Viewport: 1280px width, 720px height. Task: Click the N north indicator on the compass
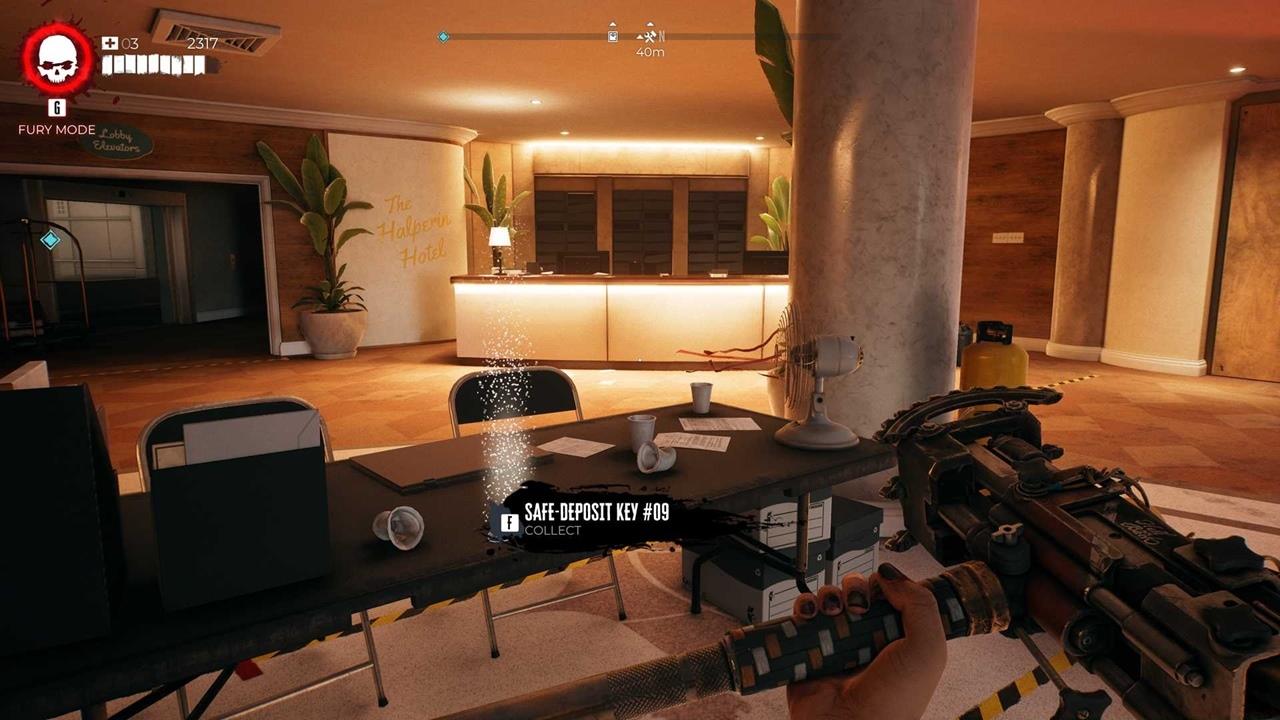[x=662, y=35]
